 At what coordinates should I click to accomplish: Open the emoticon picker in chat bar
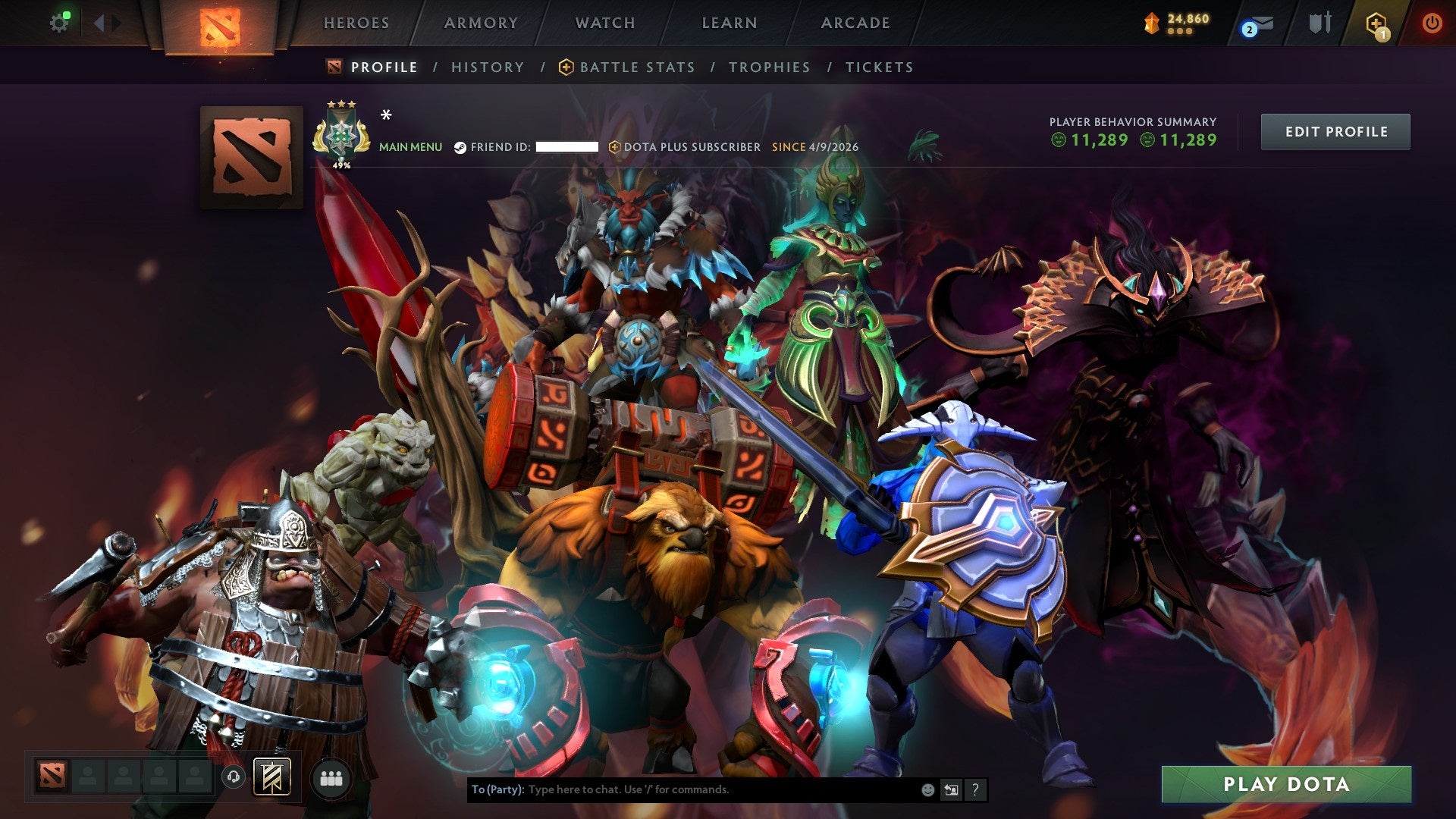927,789
